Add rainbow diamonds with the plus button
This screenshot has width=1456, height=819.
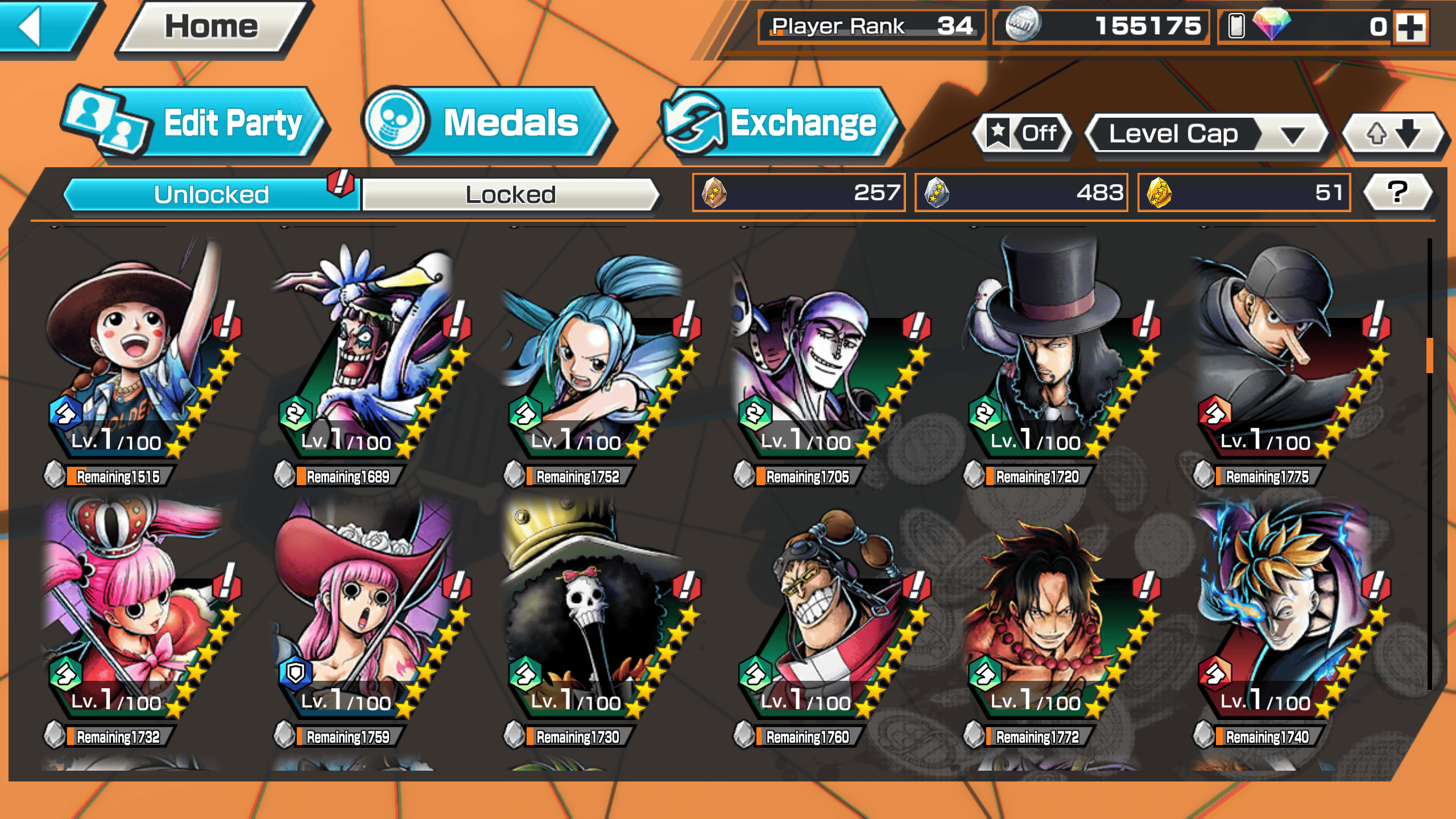tap(1410, 27)
